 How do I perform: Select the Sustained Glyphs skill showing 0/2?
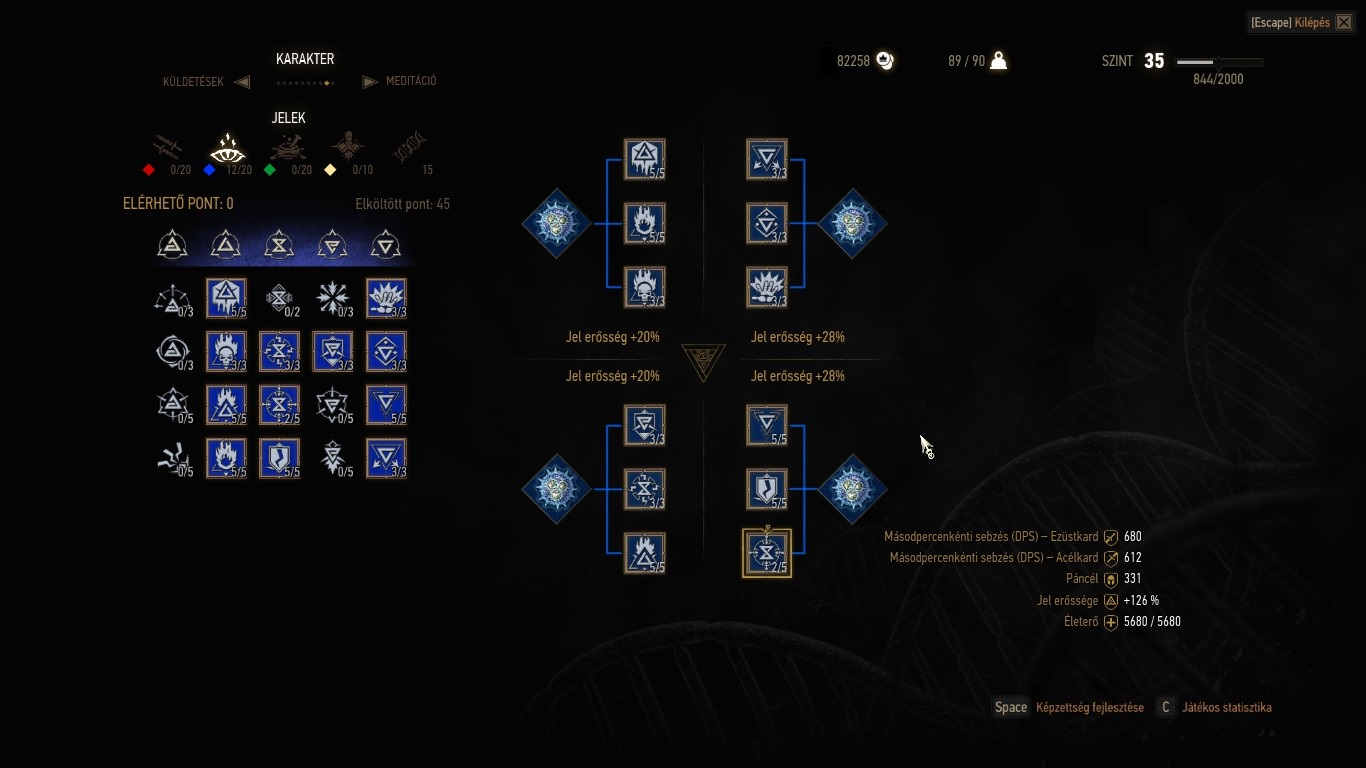(279, 298)
